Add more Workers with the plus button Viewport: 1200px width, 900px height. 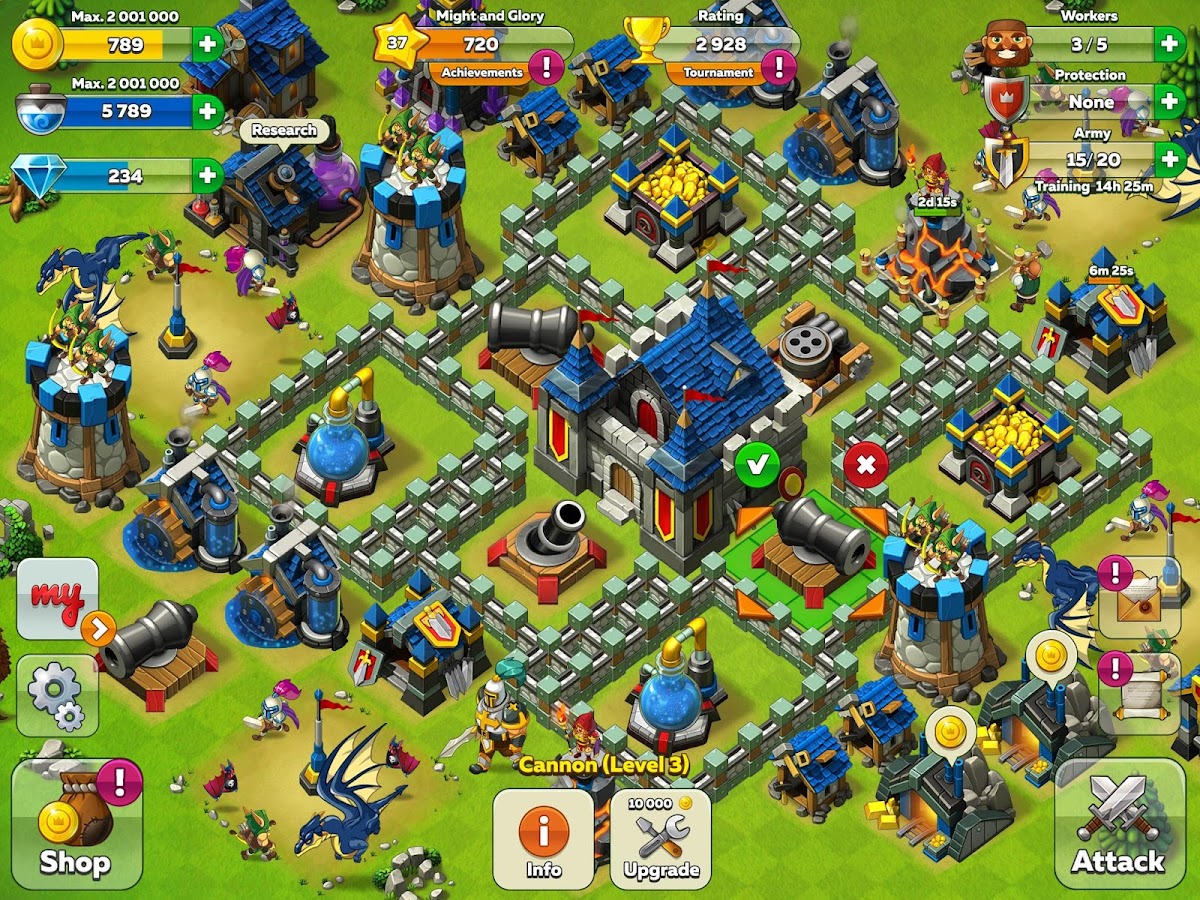1169,44
